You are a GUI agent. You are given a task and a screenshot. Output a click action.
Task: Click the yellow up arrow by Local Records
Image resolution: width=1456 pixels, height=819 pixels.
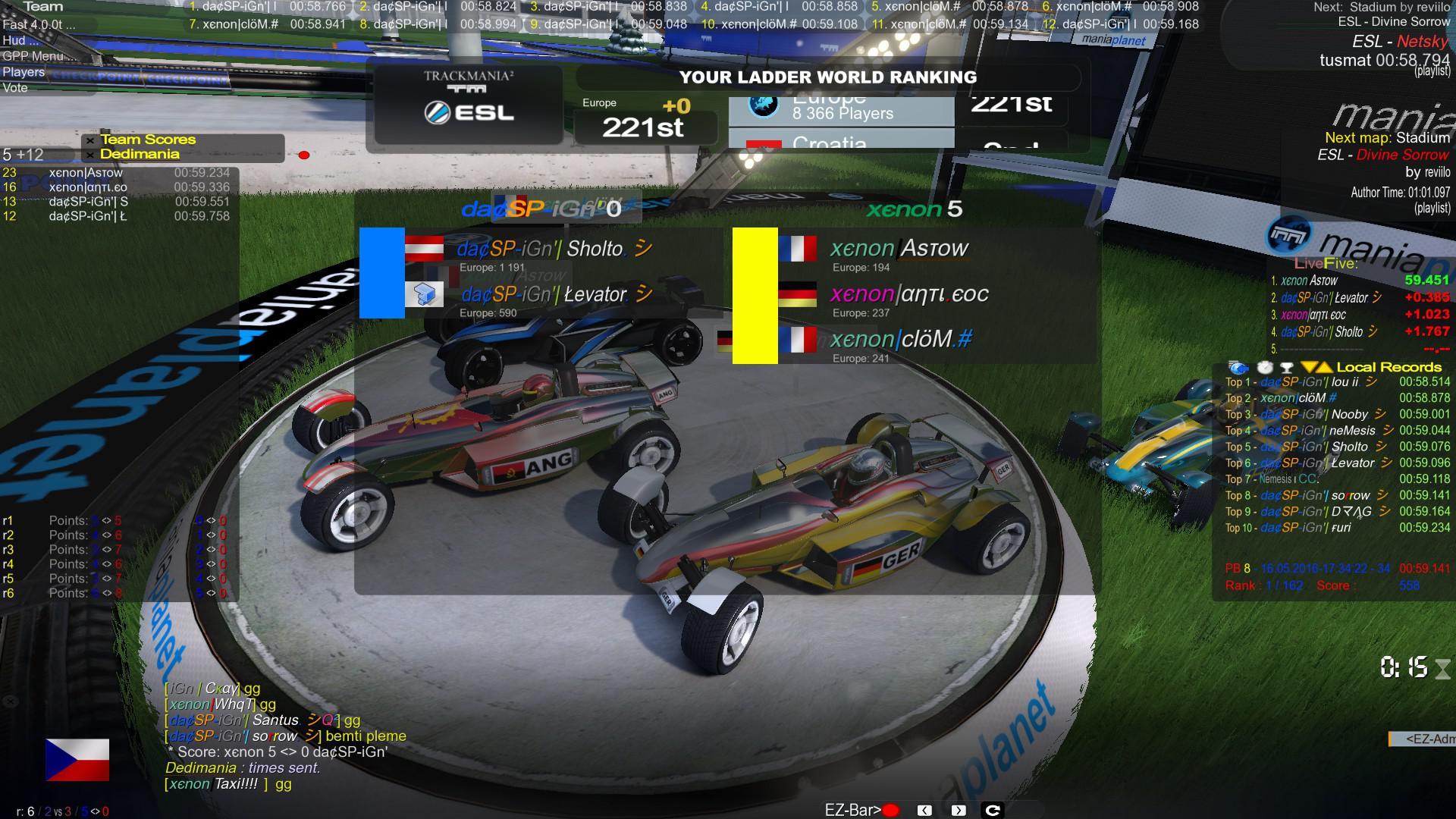pos(1324,368)
